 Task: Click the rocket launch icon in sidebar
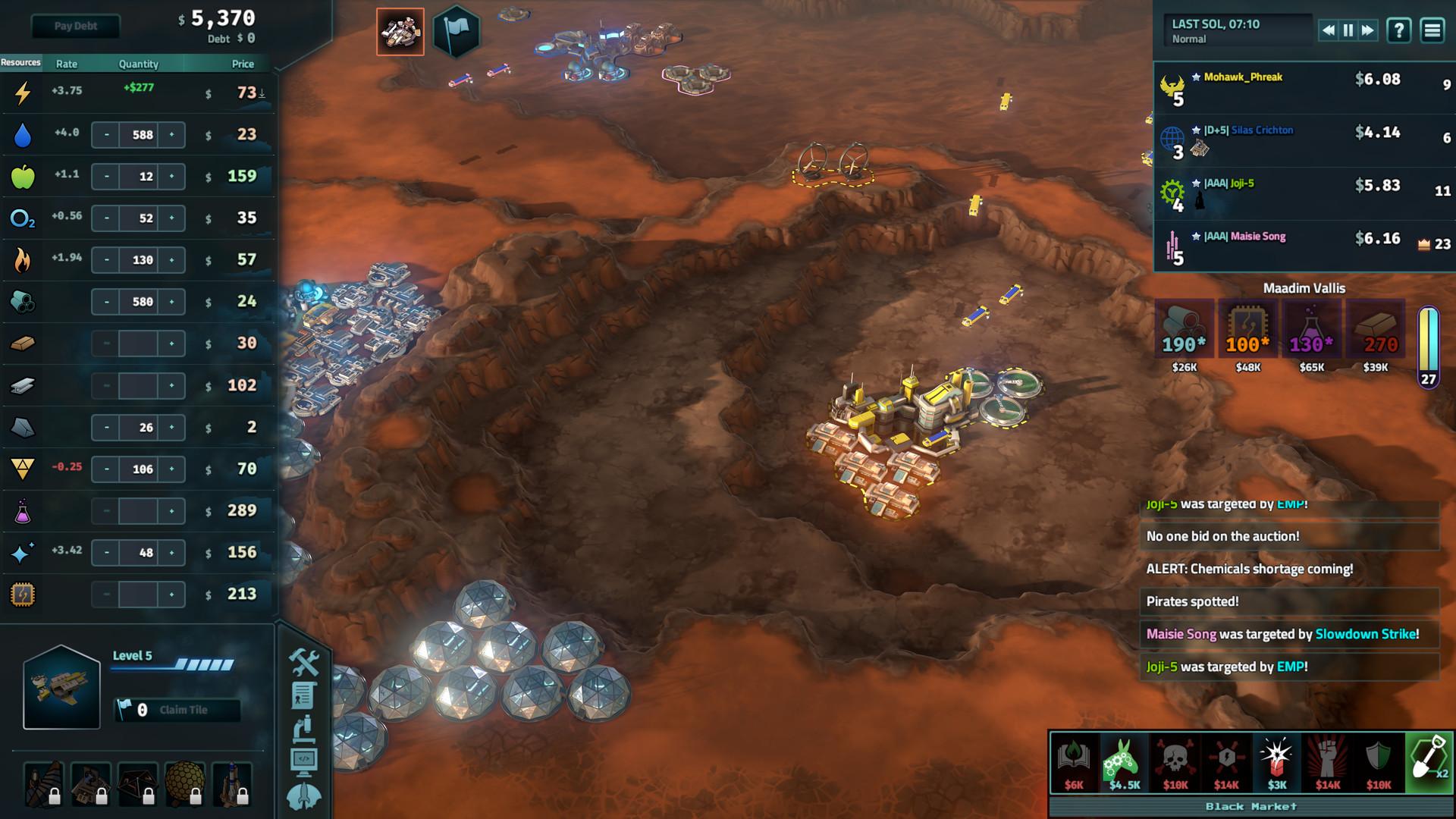click(305, 794)
